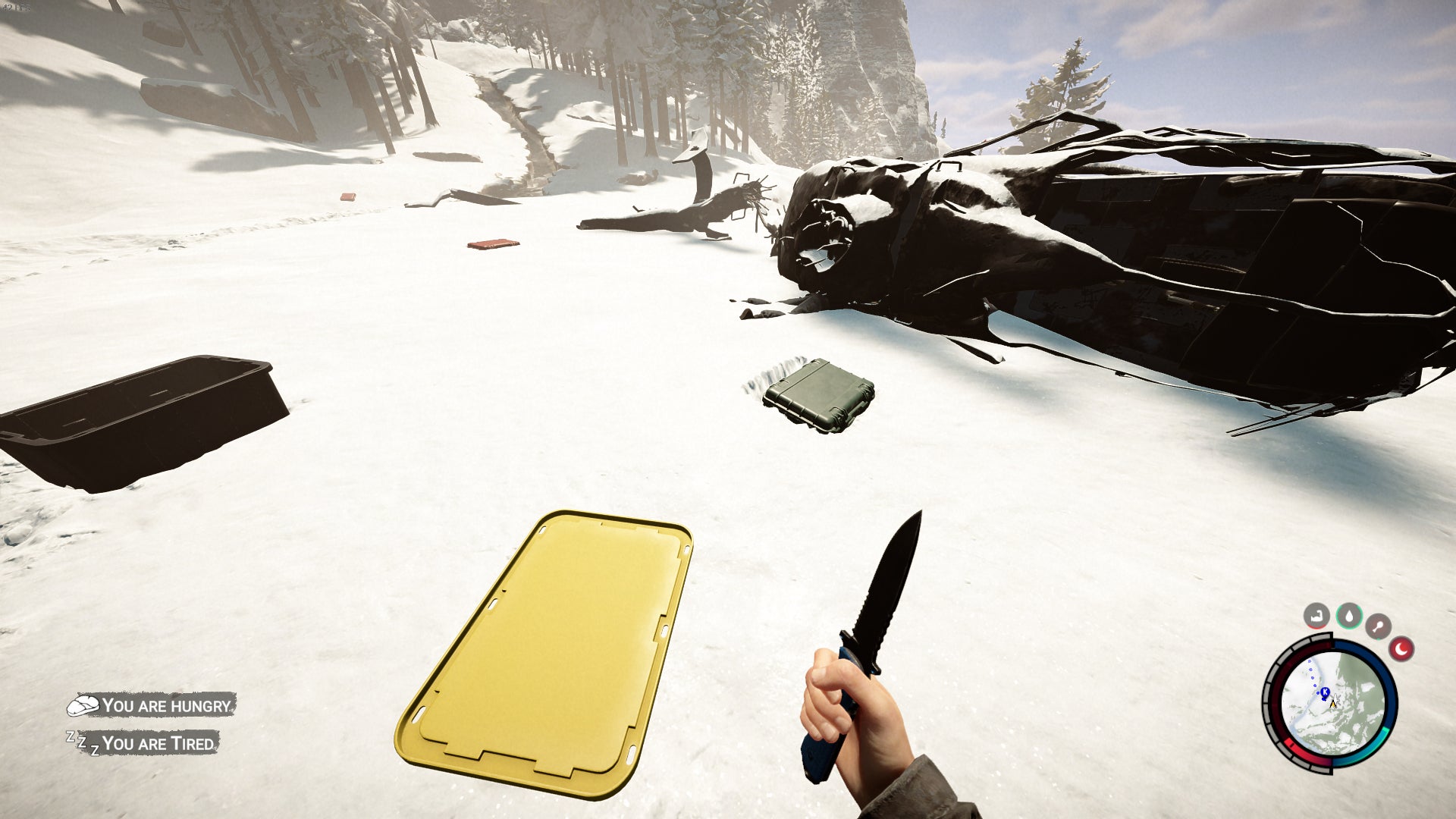This screenshot has height=819, width=1456.
Task: Click the red crescent moon sleep status icon
Action: [x=1401, y=648]
